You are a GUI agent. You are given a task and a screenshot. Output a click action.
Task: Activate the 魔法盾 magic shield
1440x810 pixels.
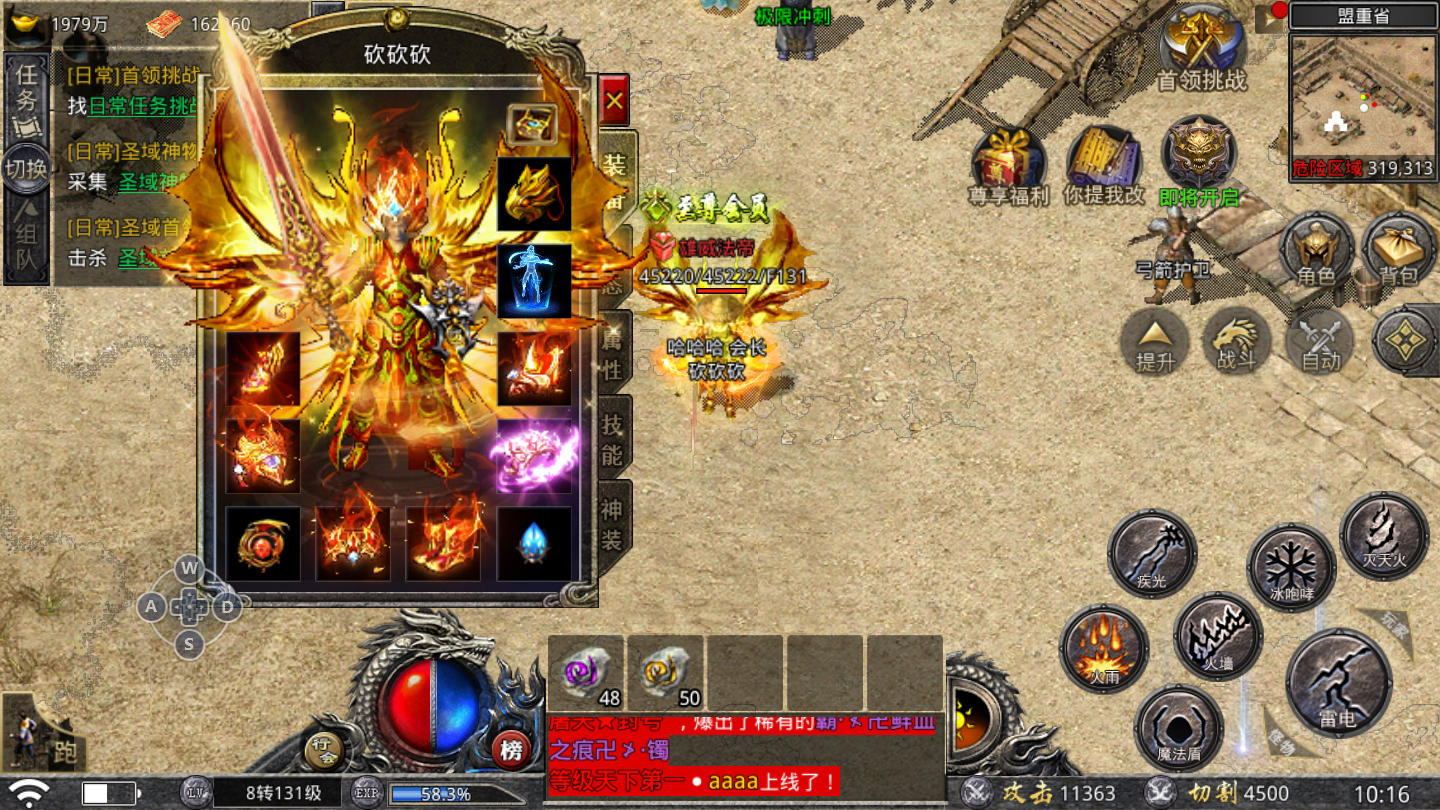[1179, 728]
